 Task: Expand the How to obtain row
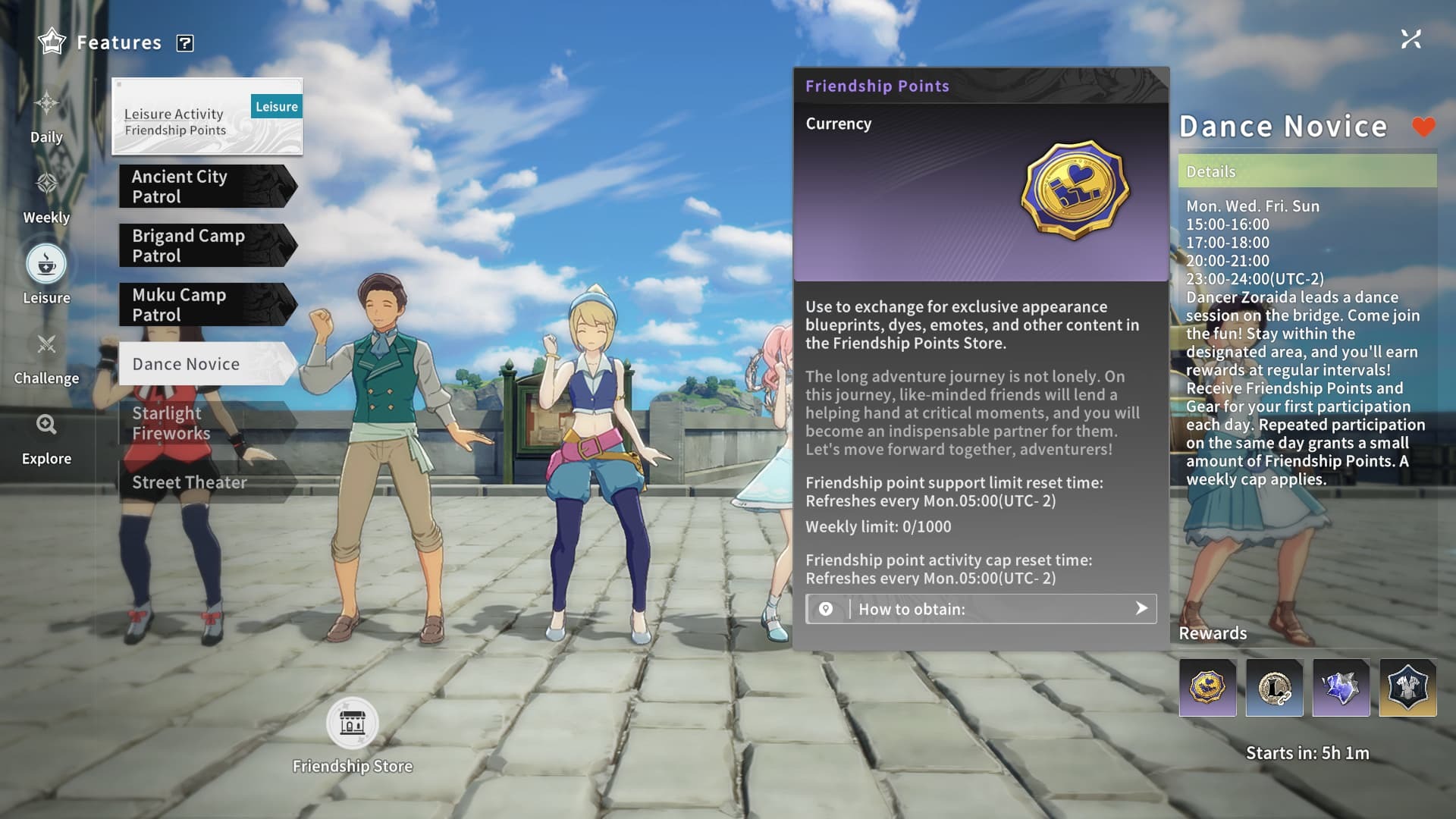pyautogui.click(x=981, y=609)
